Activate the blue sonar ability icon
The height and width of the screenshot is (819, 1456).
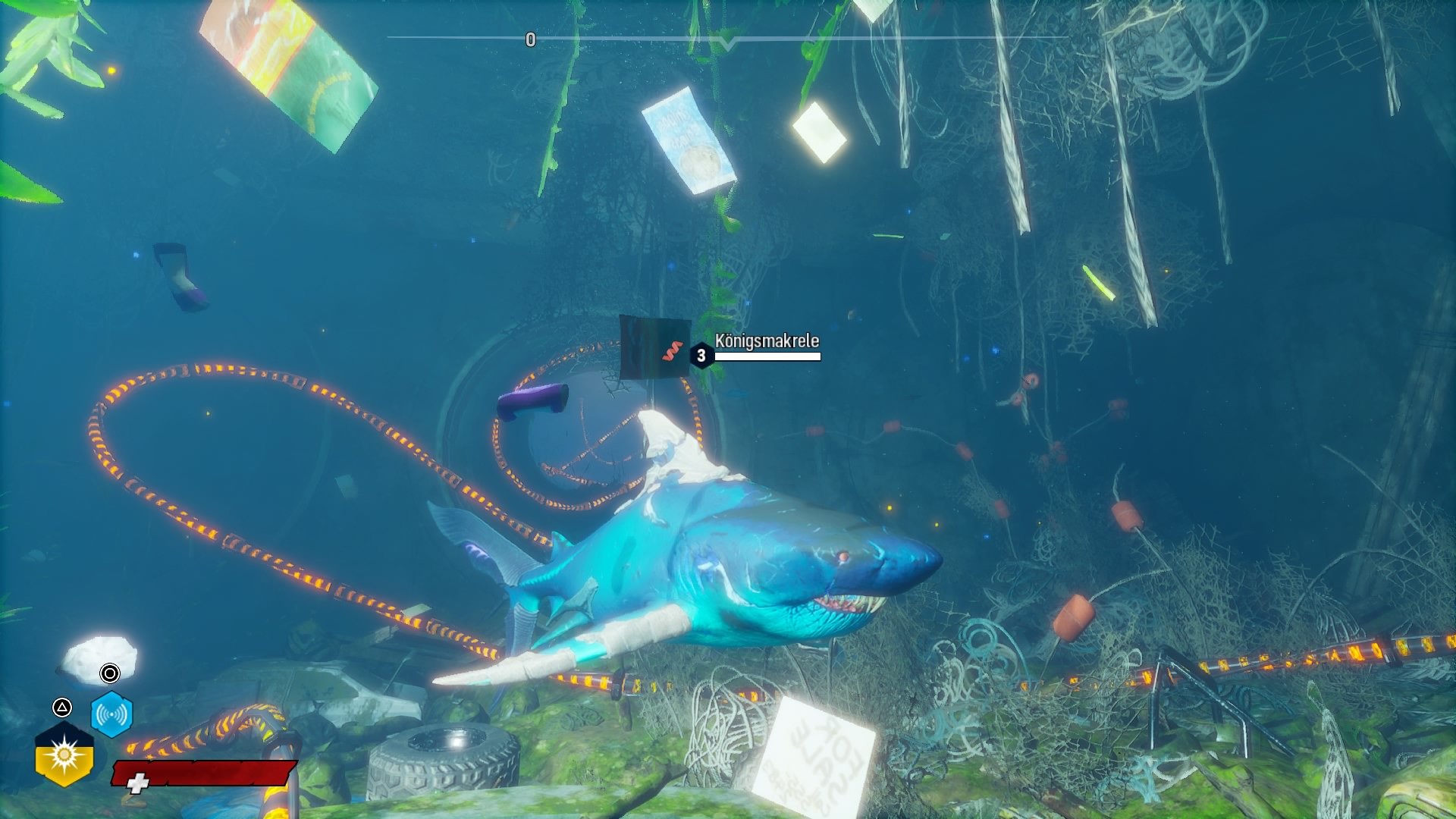click(x=111, y=714)
